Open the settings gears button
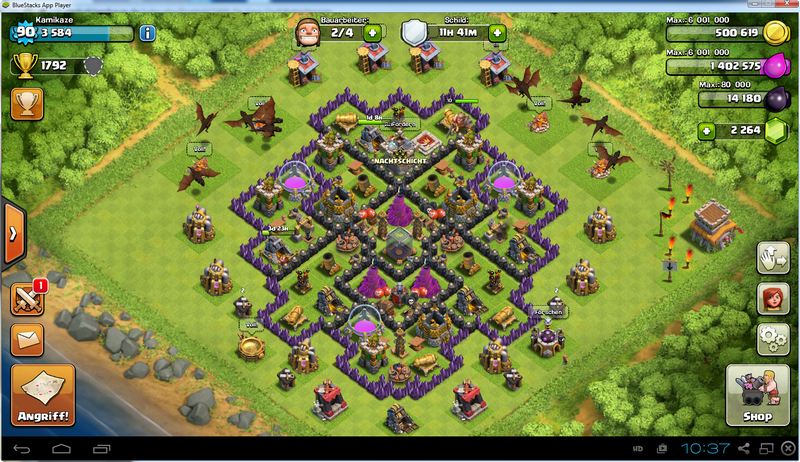800x462 pixels. [x=773, y=337]
